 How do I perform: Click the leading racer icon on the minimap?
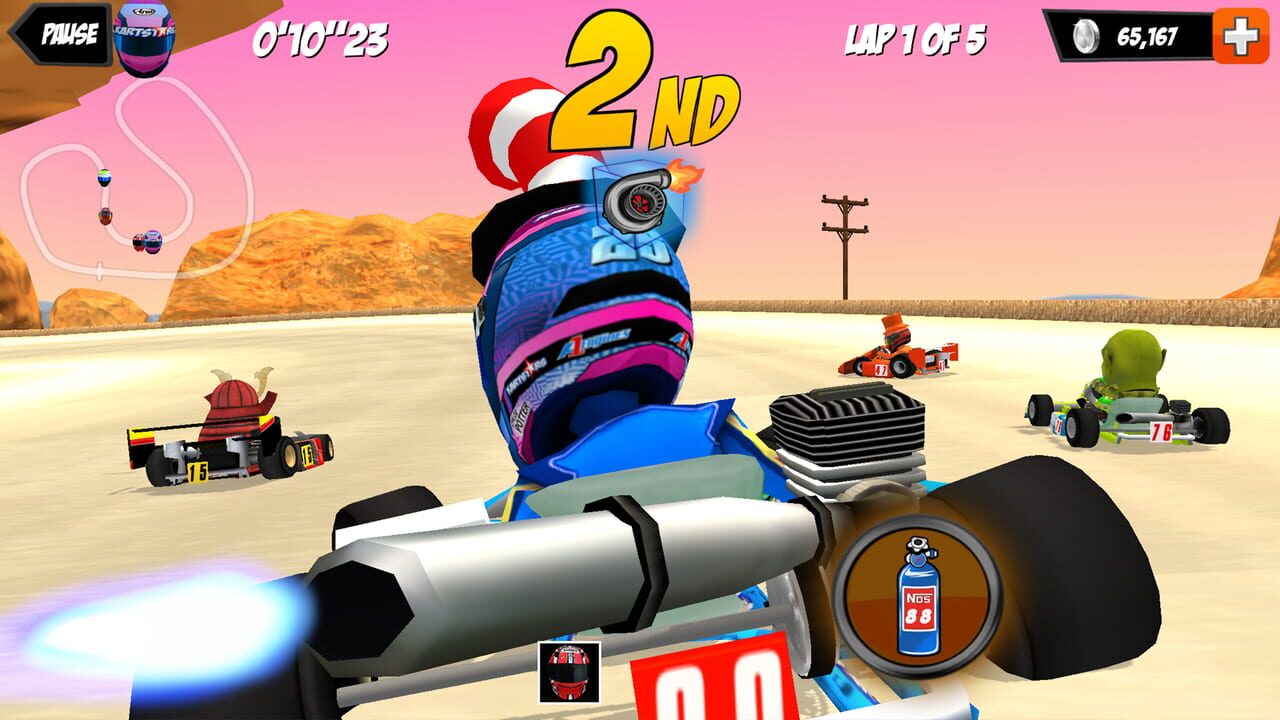click(104, 177)
